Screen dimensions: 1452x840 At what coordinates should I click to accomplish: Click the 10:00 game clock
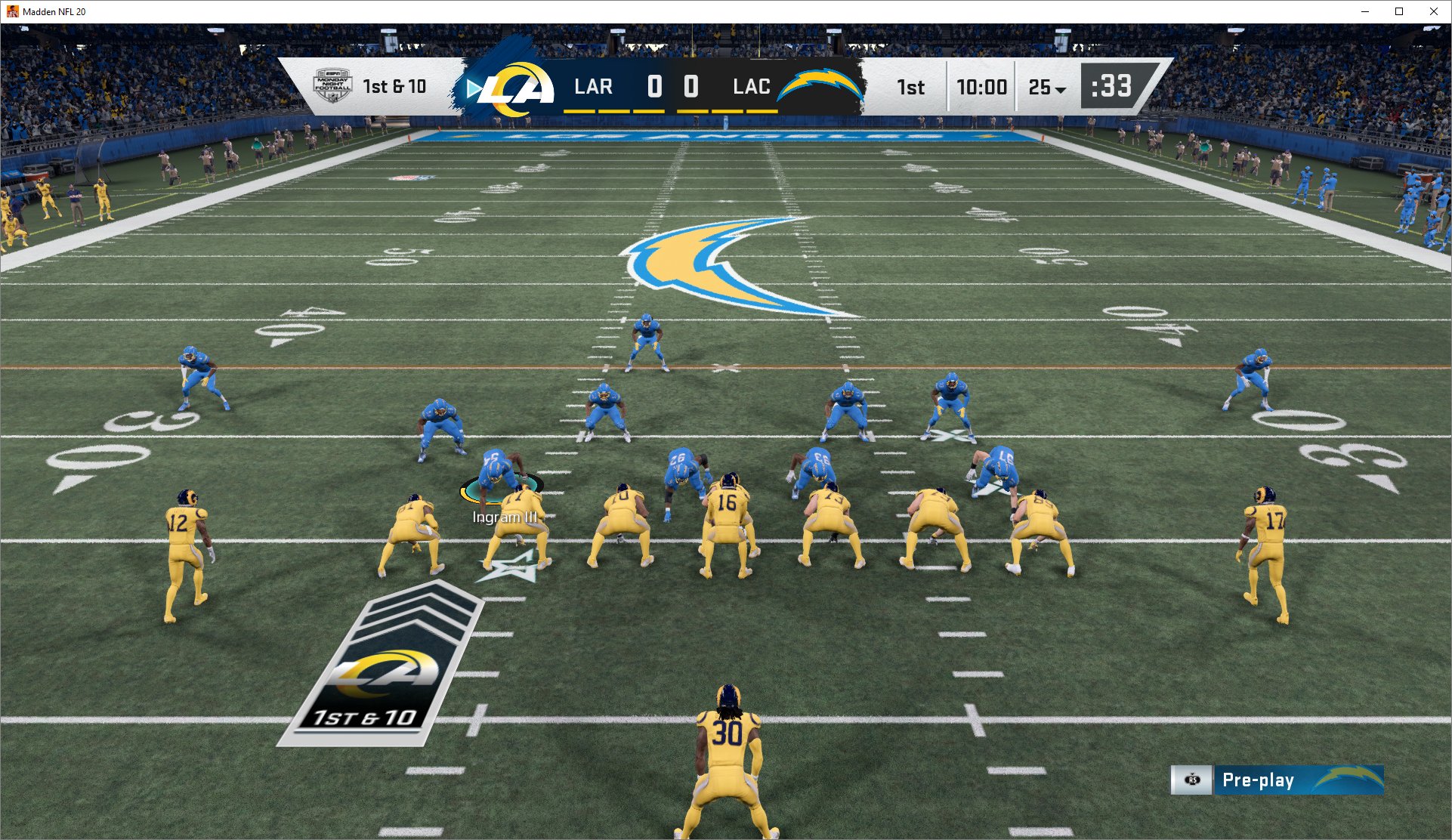(x=984, y=86)
